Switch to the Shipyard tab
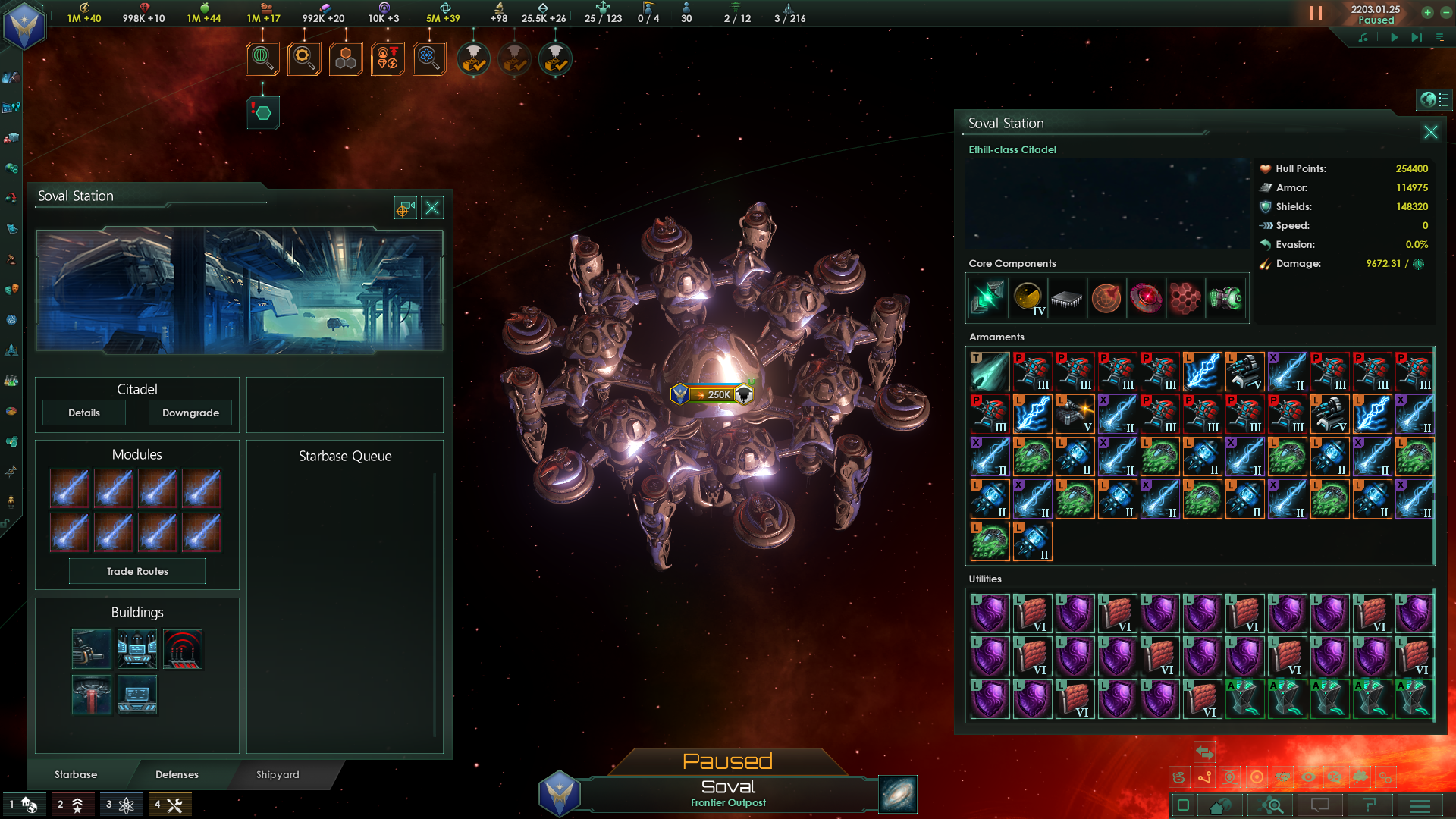The height and width of the screenshot is (819, 1456). [277, 775]
